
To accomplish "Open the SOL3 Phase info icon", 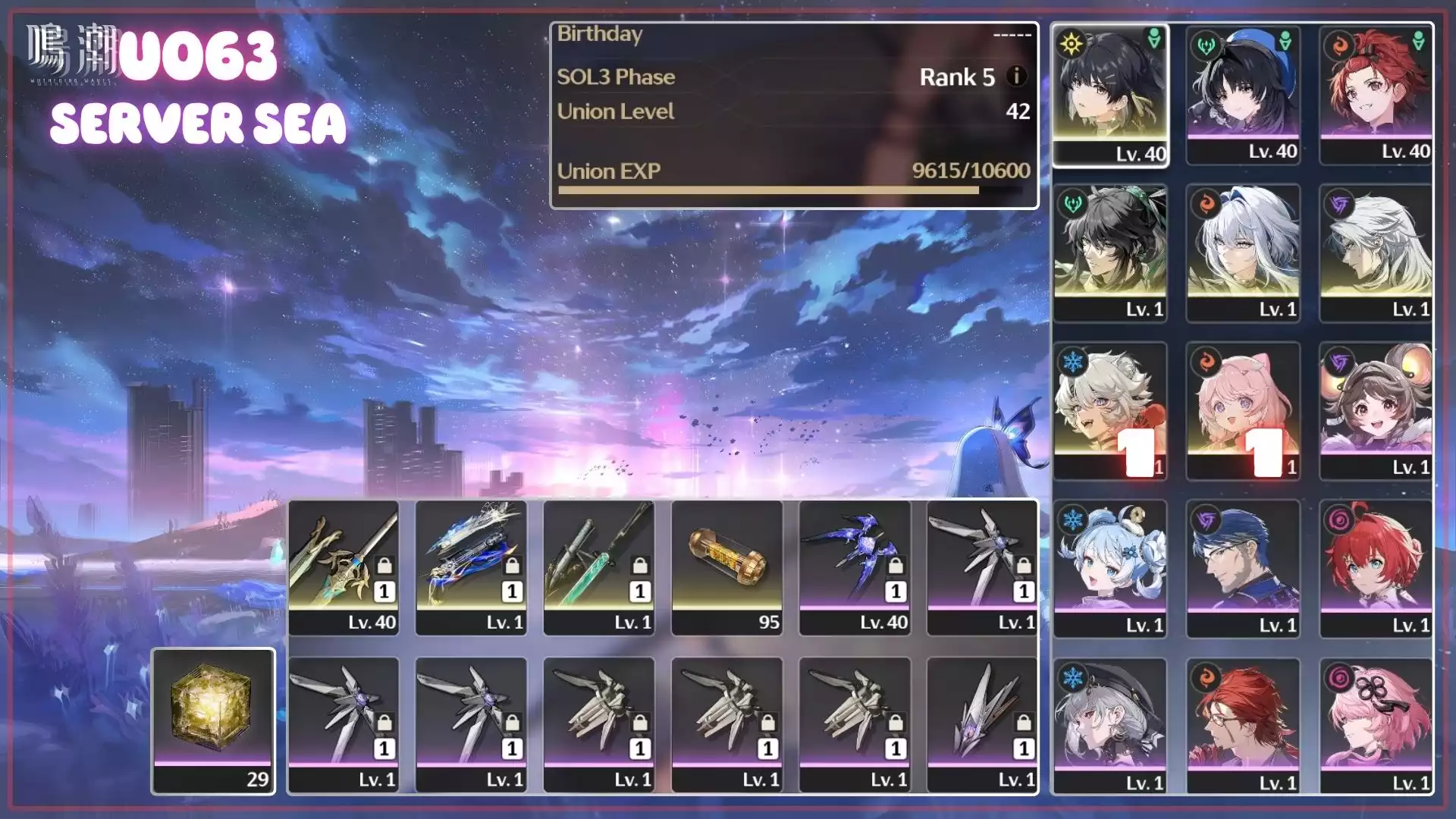I will [x=1016, y=76].
